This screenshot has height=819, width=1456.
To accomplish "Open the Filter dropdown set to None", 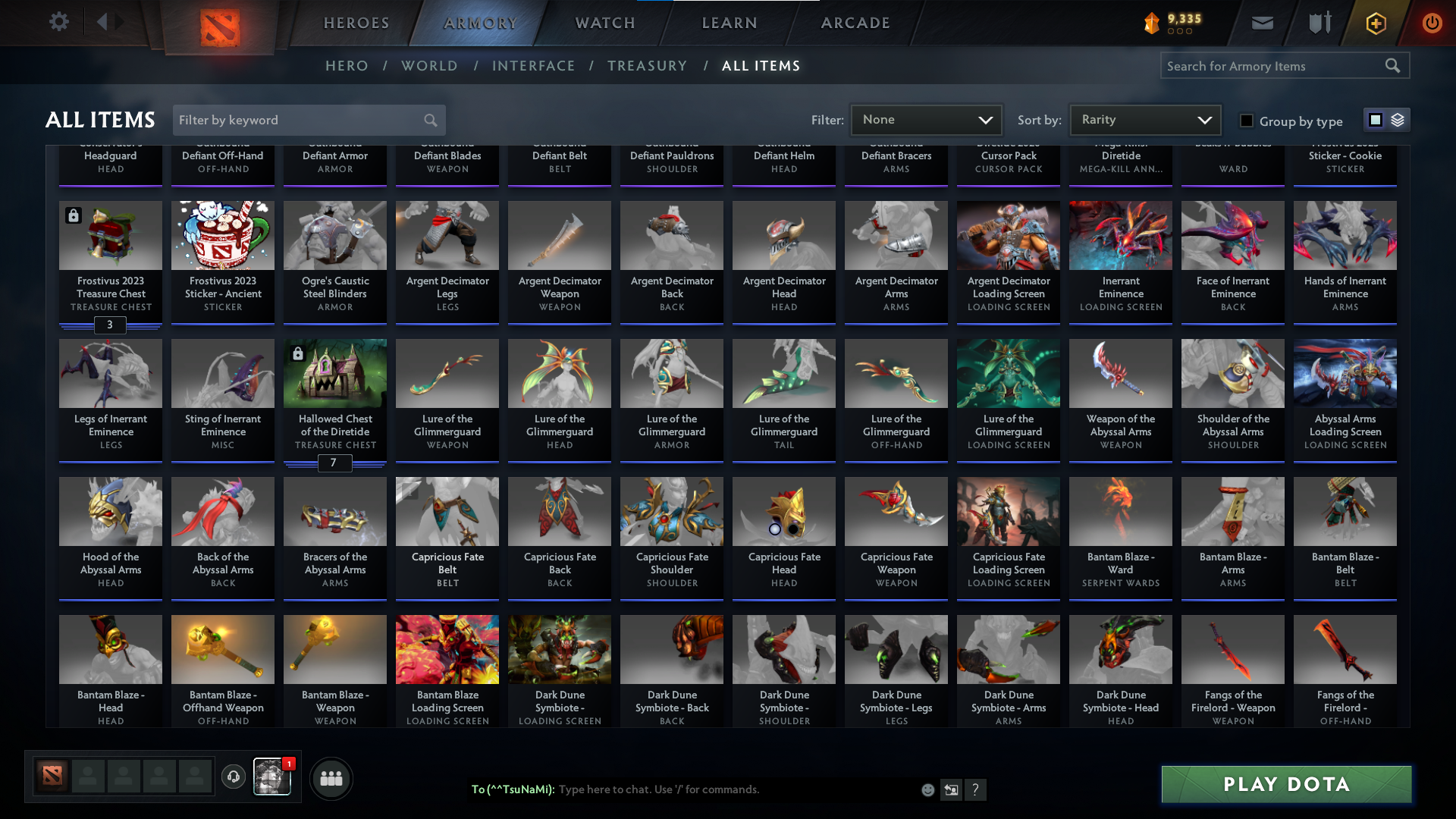I will coord(927,119).
